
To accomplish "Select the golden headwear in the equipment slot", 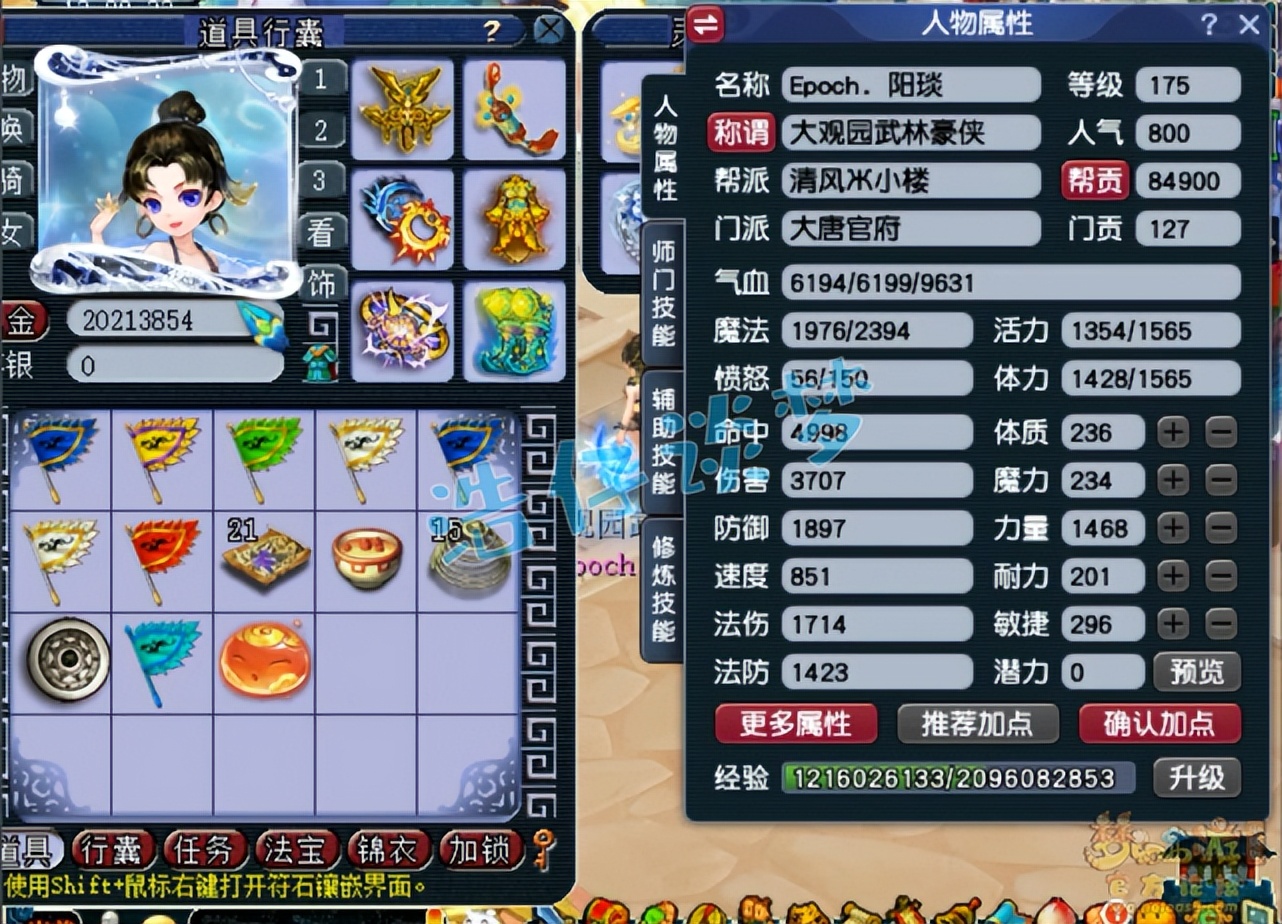I will coord(403,110).
